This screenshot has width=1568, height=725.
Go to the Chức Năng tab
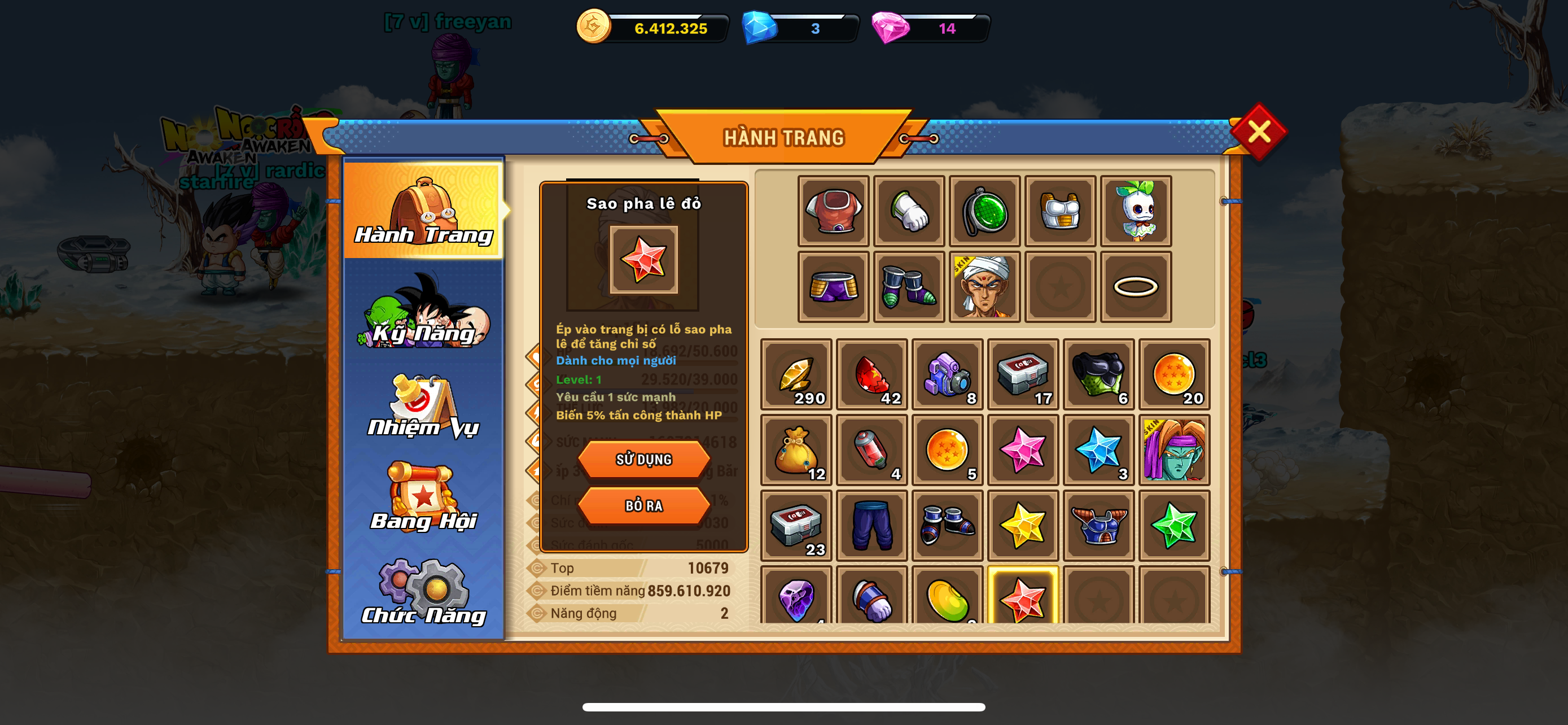click(423, 592)
